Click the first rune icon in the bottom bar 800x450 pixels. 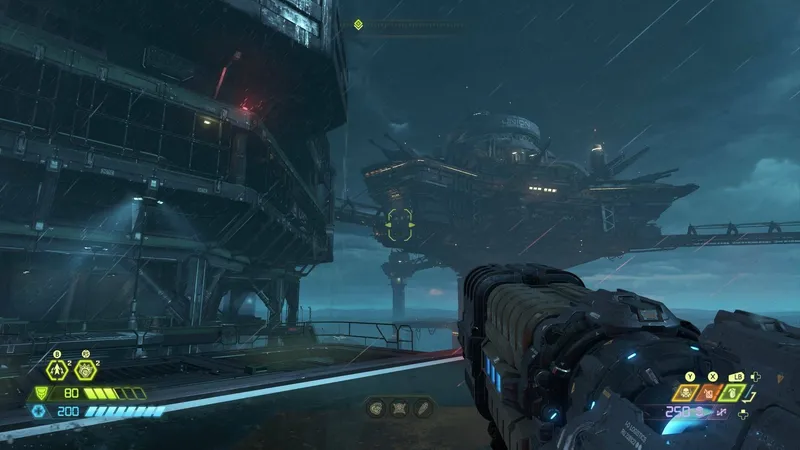pyautogui.click(x=376, y=407)
